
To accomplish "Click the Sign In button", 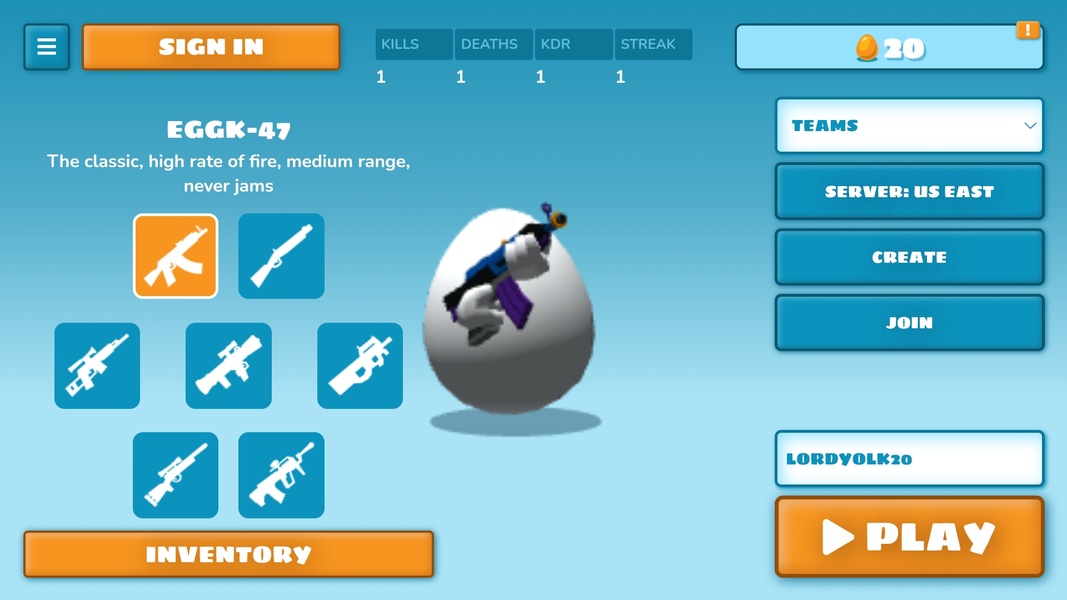I will tap(211, 47).
